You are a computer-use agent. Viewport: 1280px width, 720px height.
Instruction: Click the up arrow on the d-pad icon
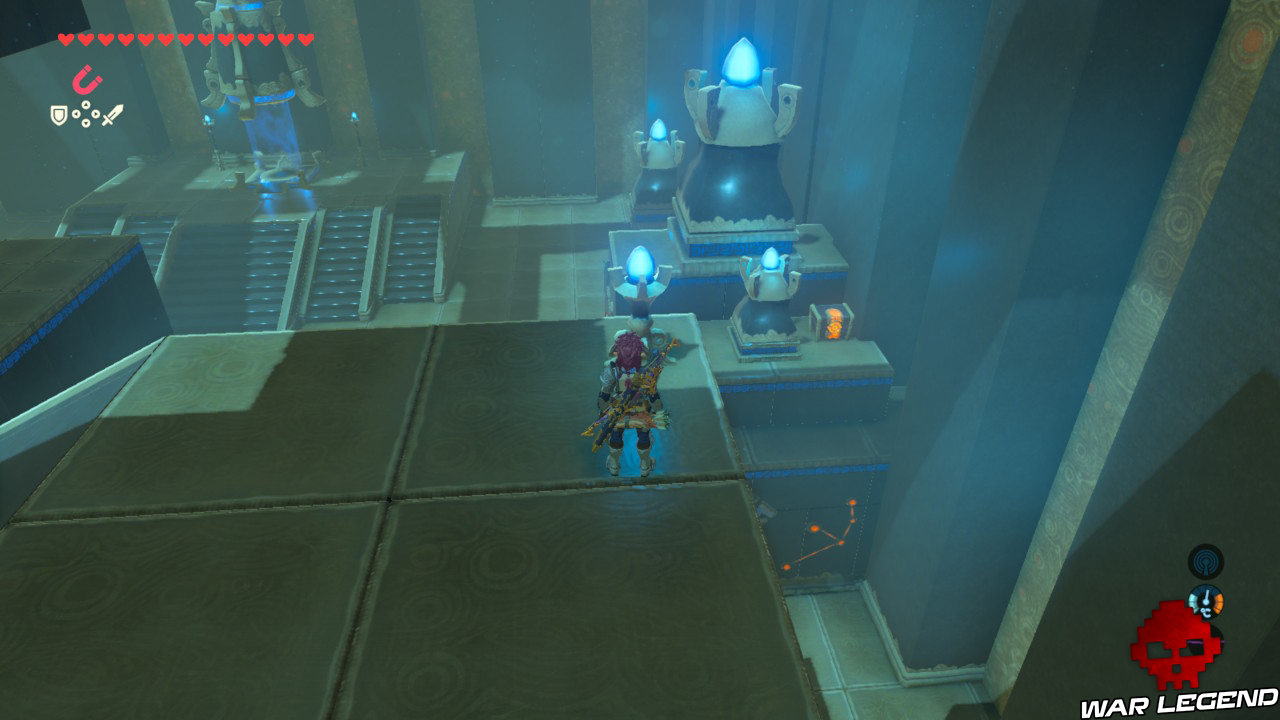[x=85, y=105]
